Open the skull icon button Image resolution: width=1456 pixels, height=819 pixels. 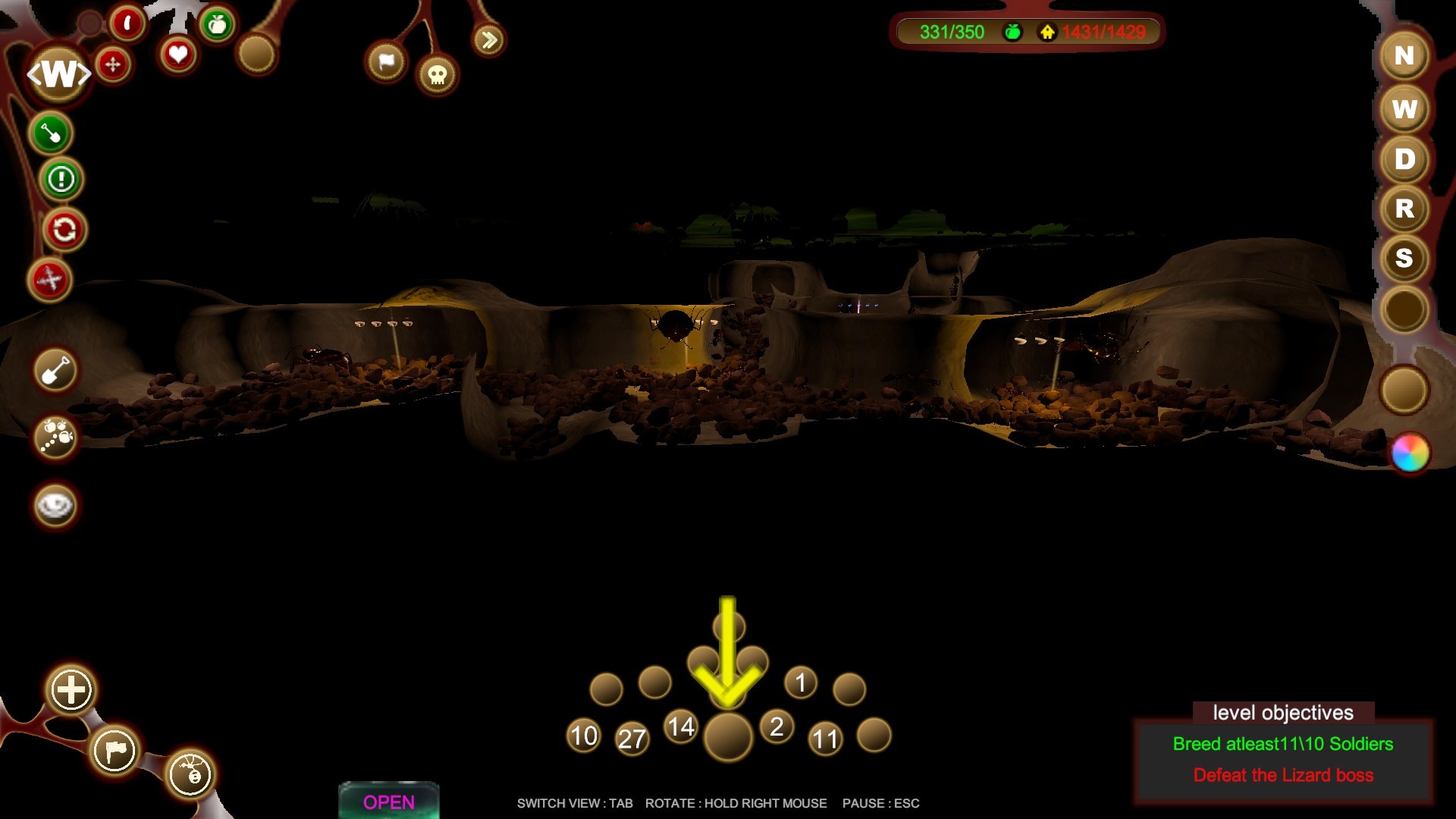pyautogui.click(x=438, y=75)
